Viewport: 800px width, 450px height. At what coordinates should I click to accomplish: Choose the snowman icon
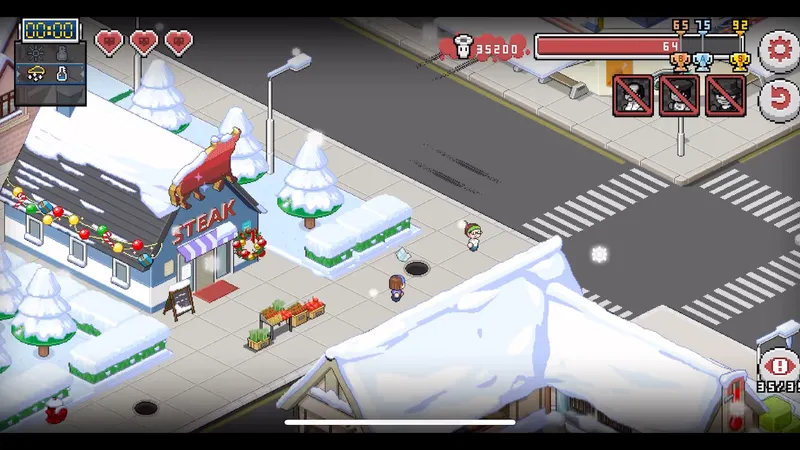pyautogui.click(x=63, y=52)
